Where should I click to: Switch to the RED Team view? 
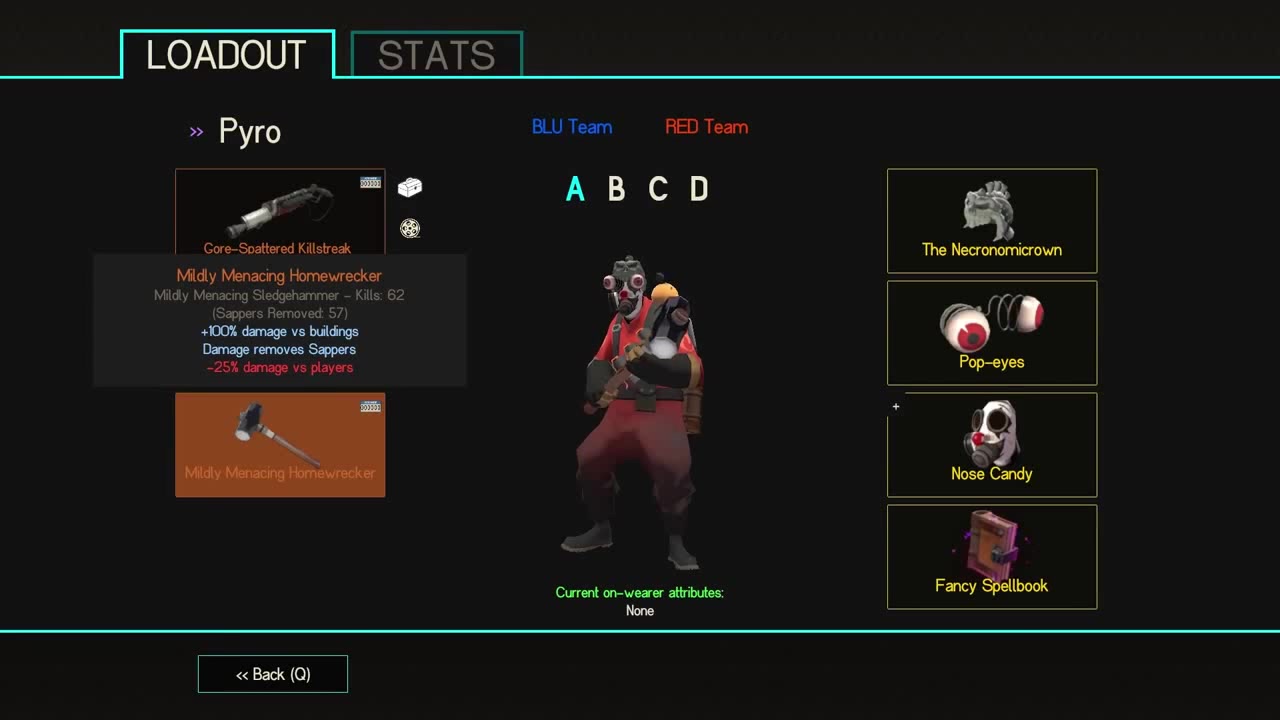click(706, 126)
